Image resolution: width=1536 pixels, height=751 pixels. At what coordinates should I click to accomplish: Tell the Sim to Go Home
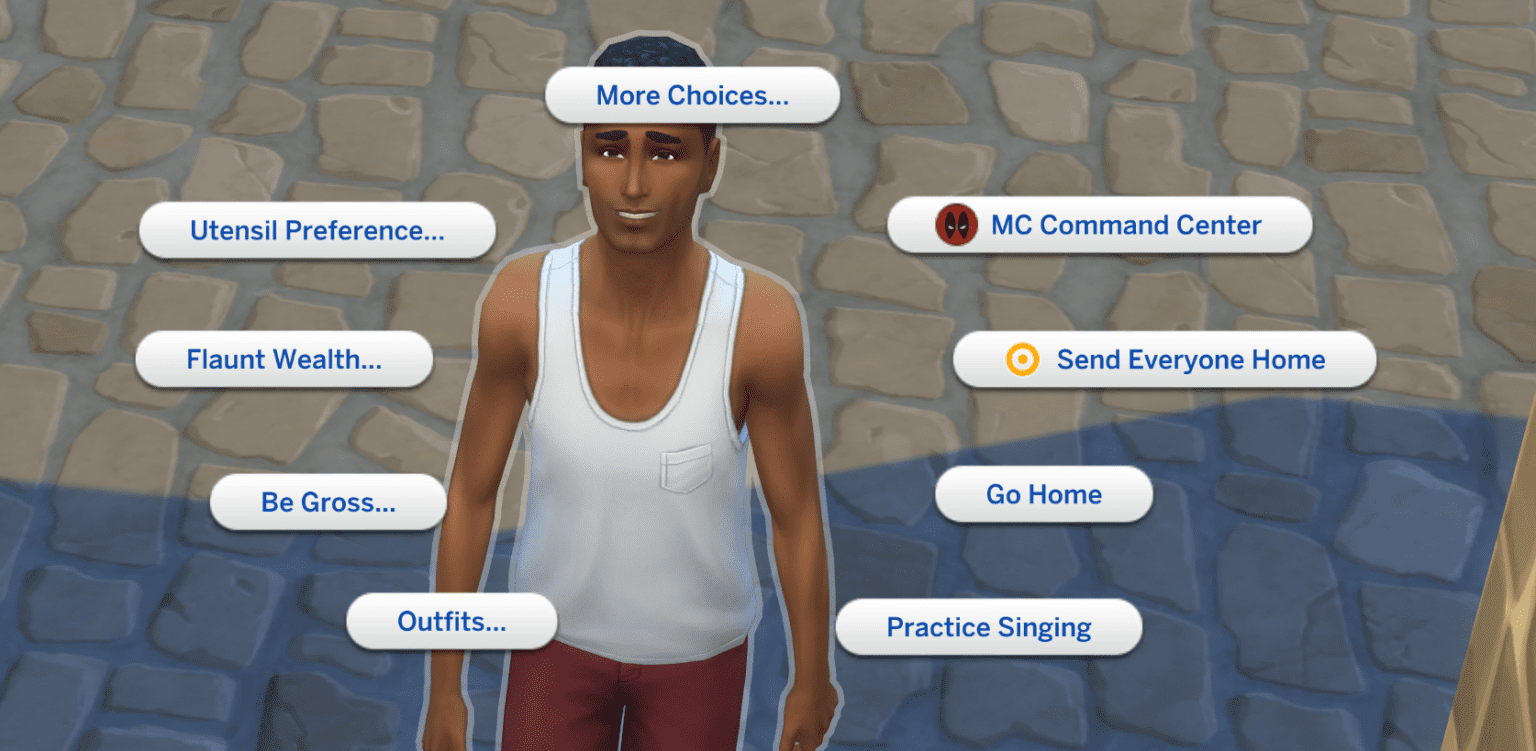click(x=1043, y=494)
